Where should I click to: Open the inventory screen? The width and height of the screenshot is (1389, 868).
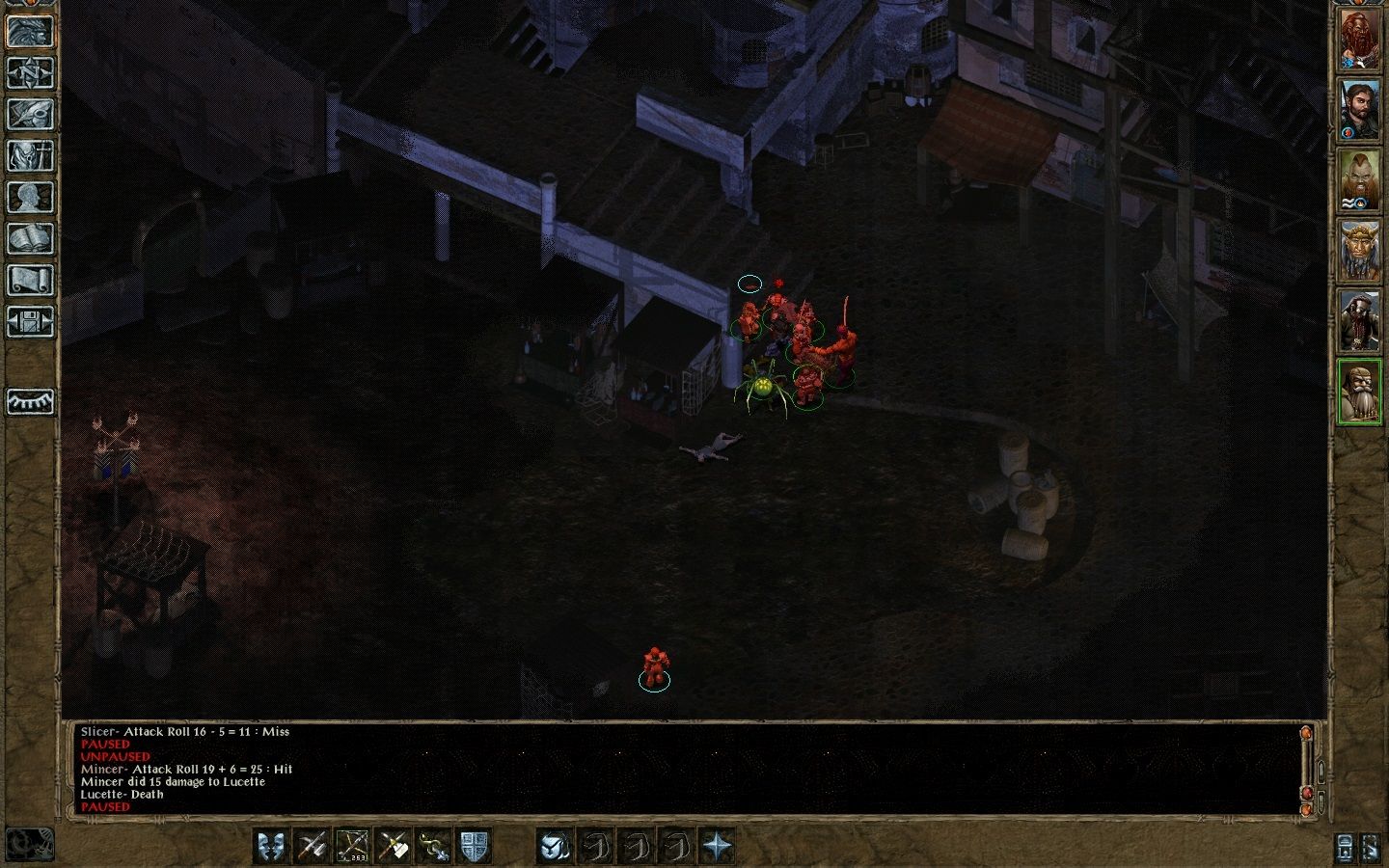coord(30,155)
